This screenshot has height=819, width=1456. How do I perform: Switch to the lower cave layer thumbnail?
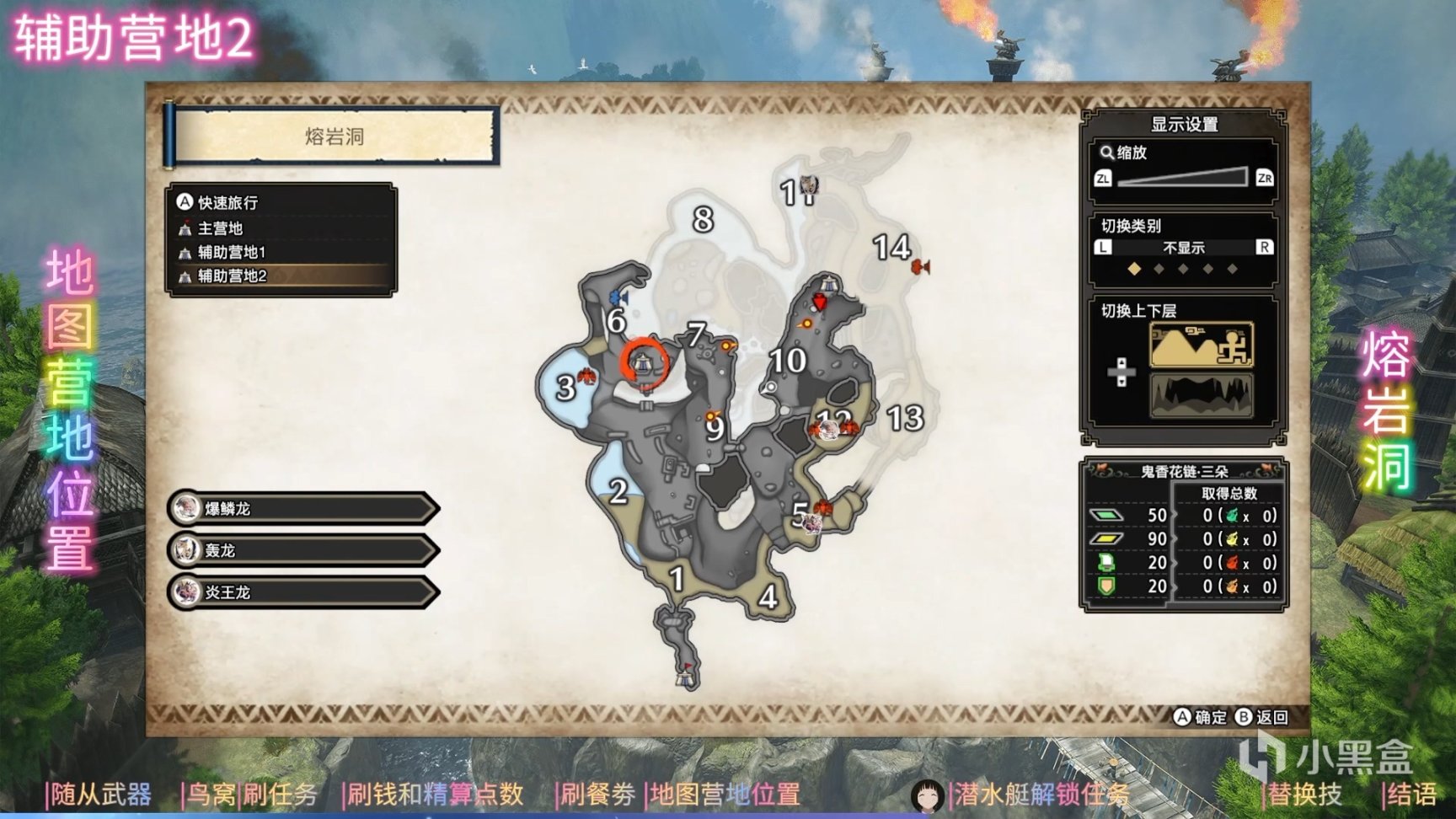point(1201,395)
